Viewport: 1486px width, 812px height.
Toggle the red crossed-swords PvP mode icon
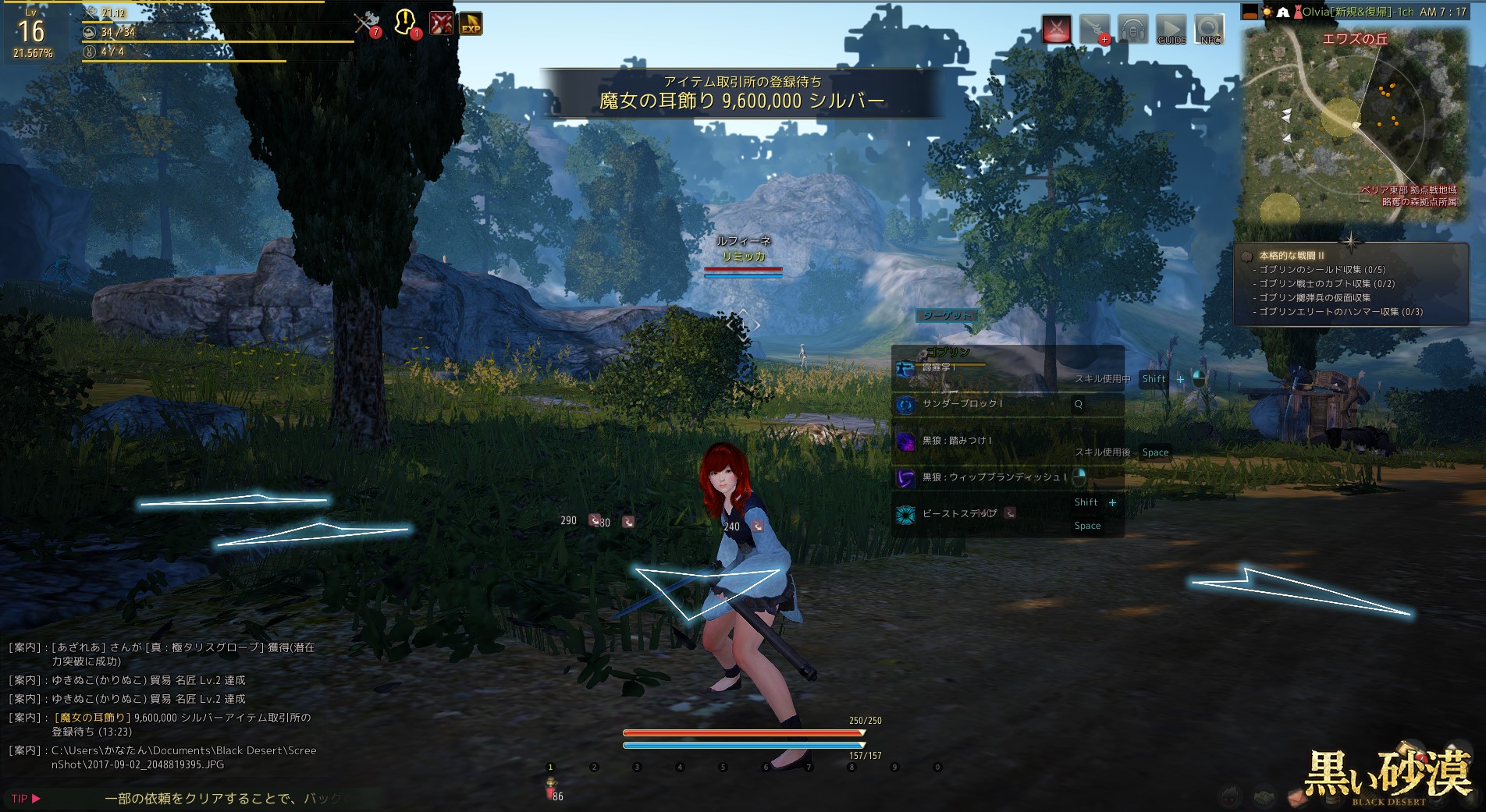(x=1057, y=30)
